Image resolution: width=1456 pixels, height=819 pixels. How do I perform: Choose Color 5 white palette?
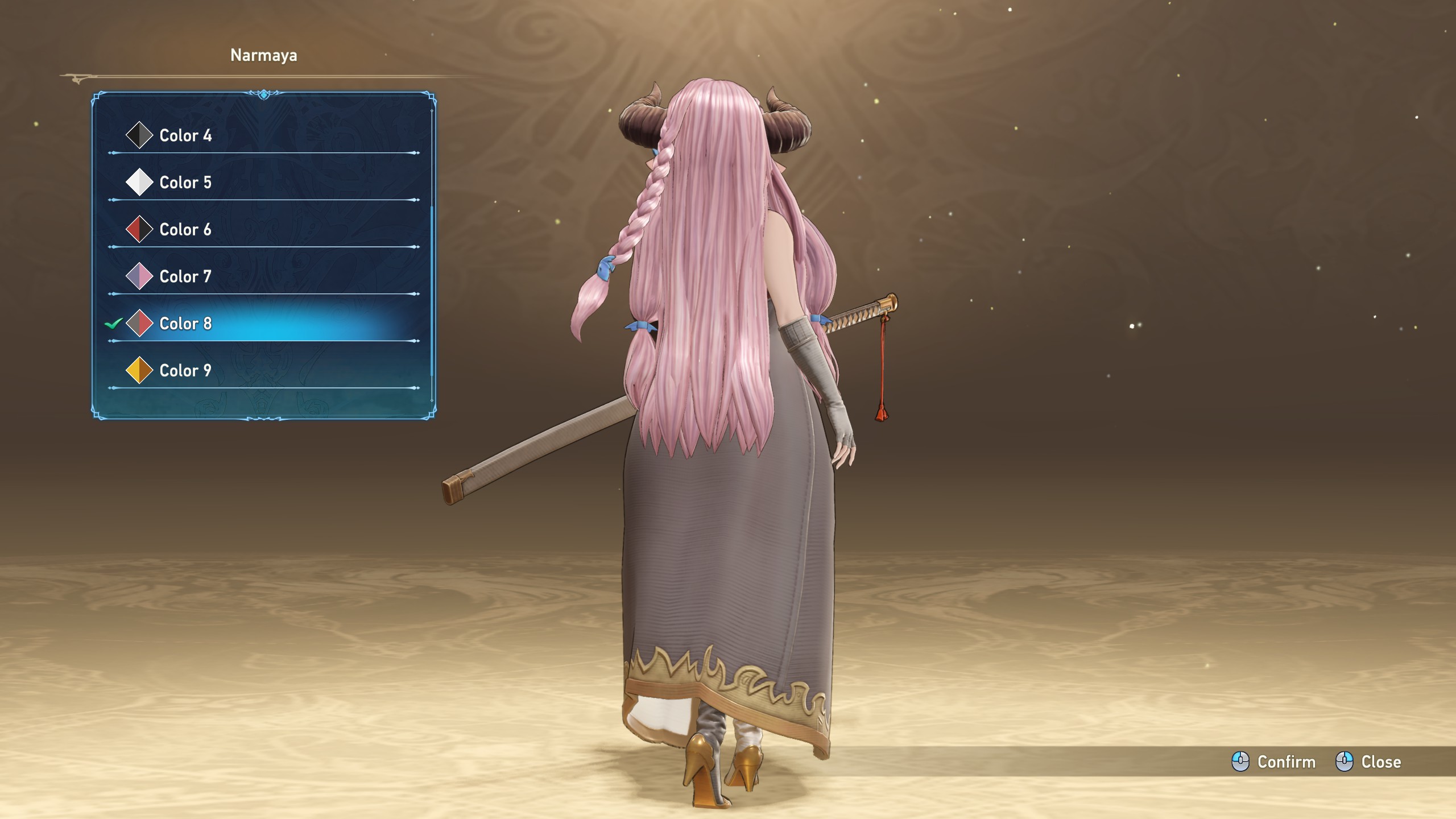[185, 183]
